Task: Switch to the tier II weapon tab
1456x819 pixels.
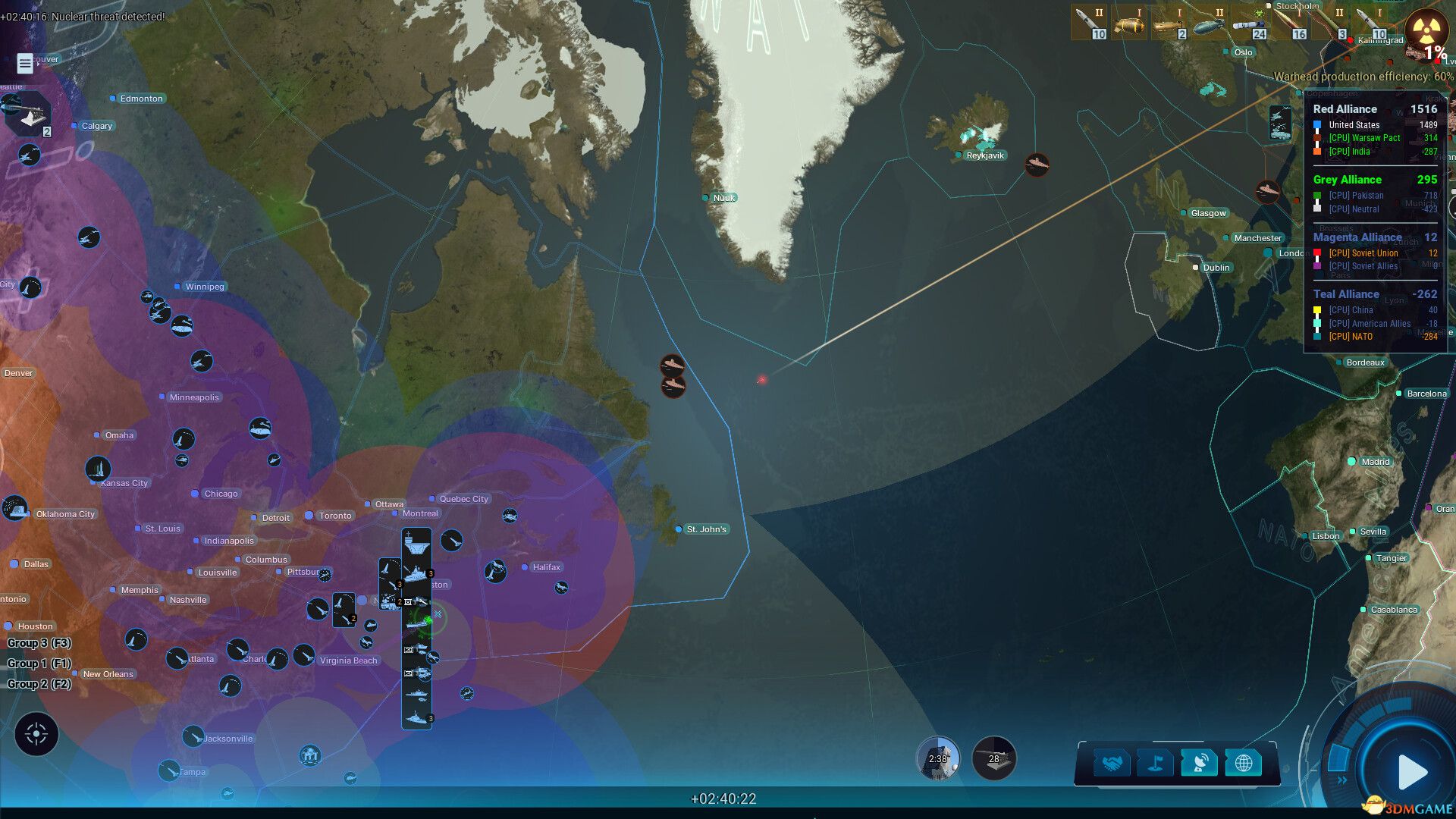Action: point(1210,21)
